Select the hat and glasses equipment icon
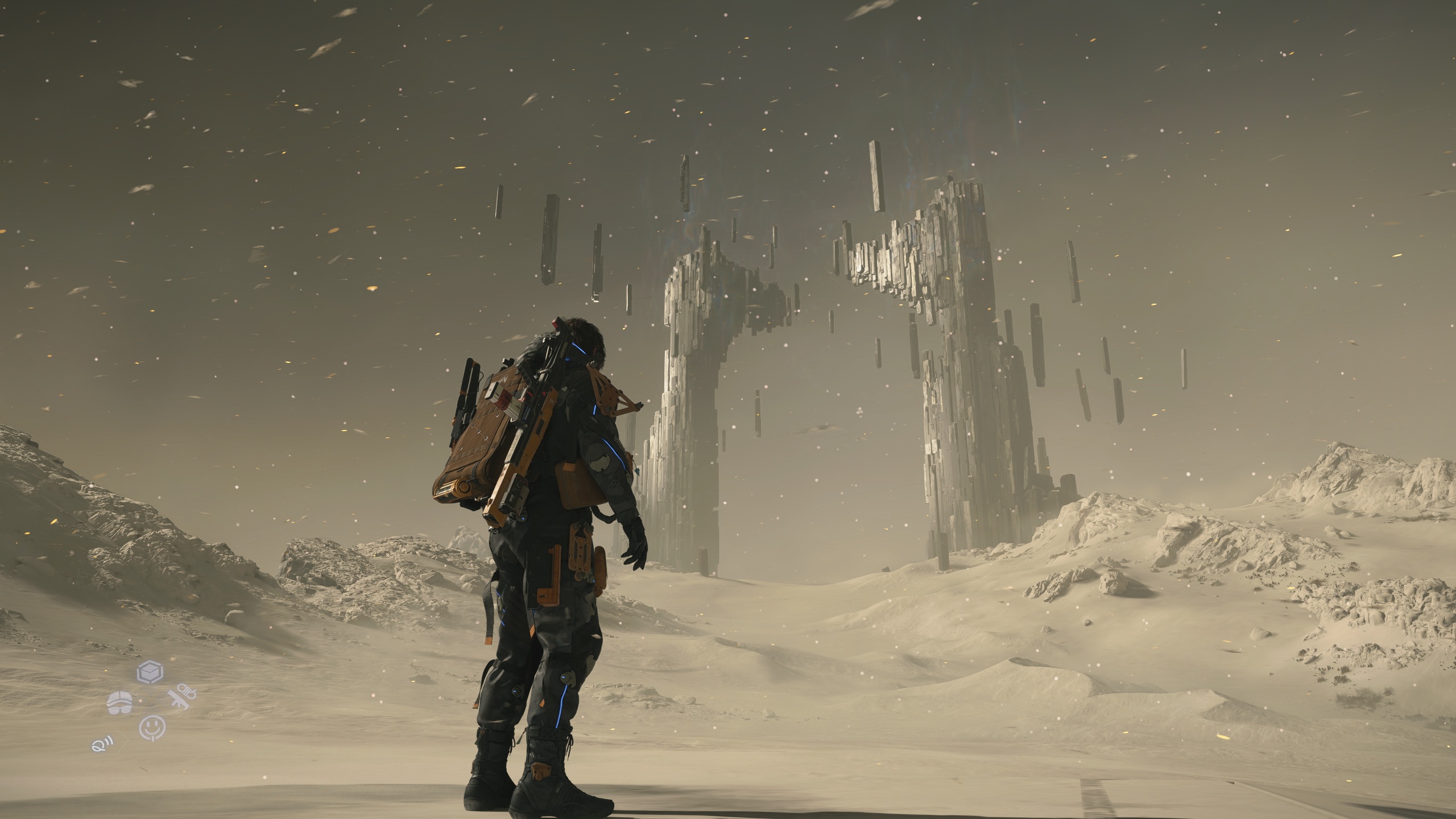The width and height of the screenshot is (1456, 819). click(120, 703)
